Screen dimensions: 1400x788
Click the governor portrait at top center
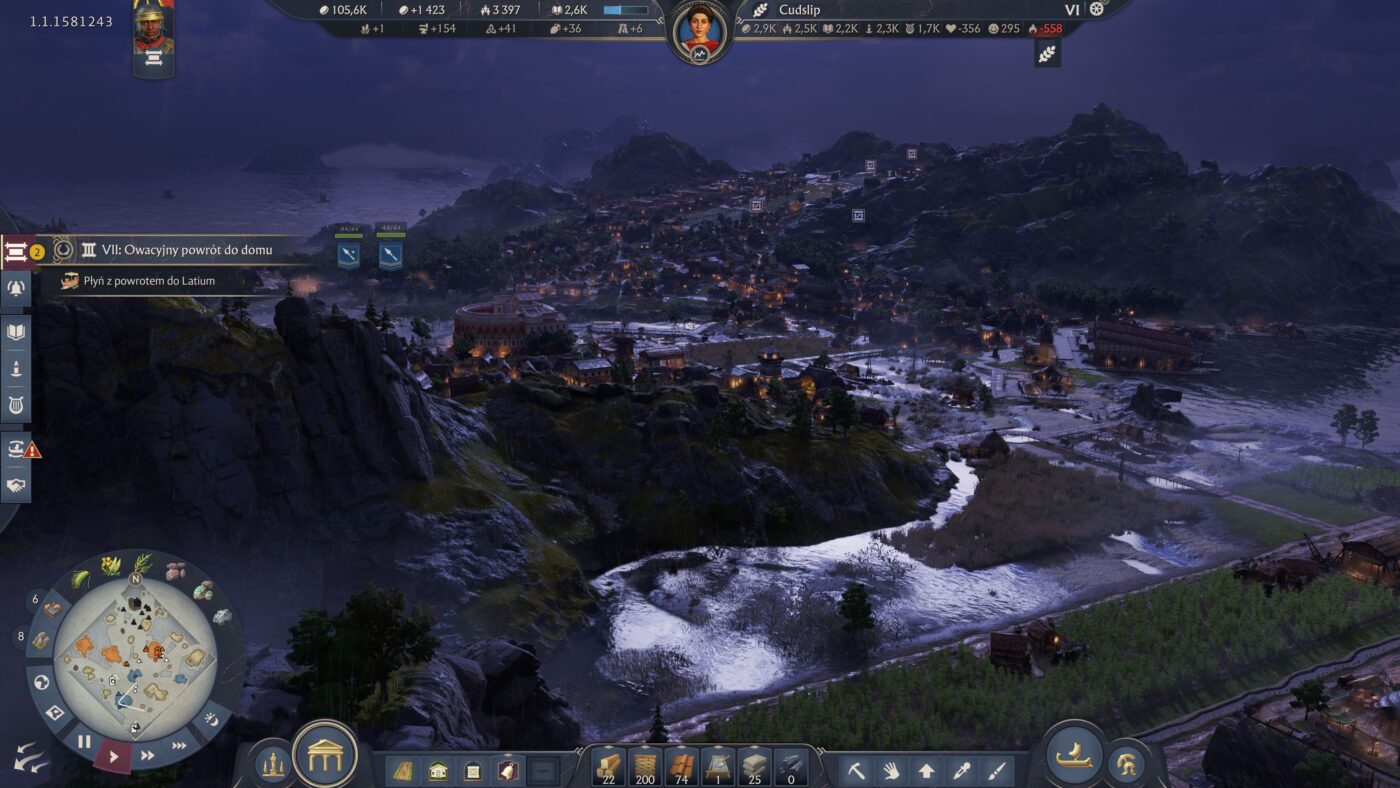(x=699, y=31)
